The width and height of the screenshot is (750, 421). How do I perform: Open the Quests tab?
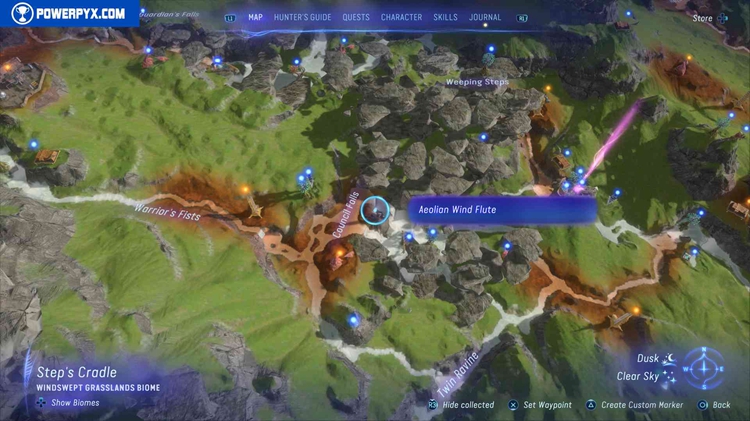355,18
